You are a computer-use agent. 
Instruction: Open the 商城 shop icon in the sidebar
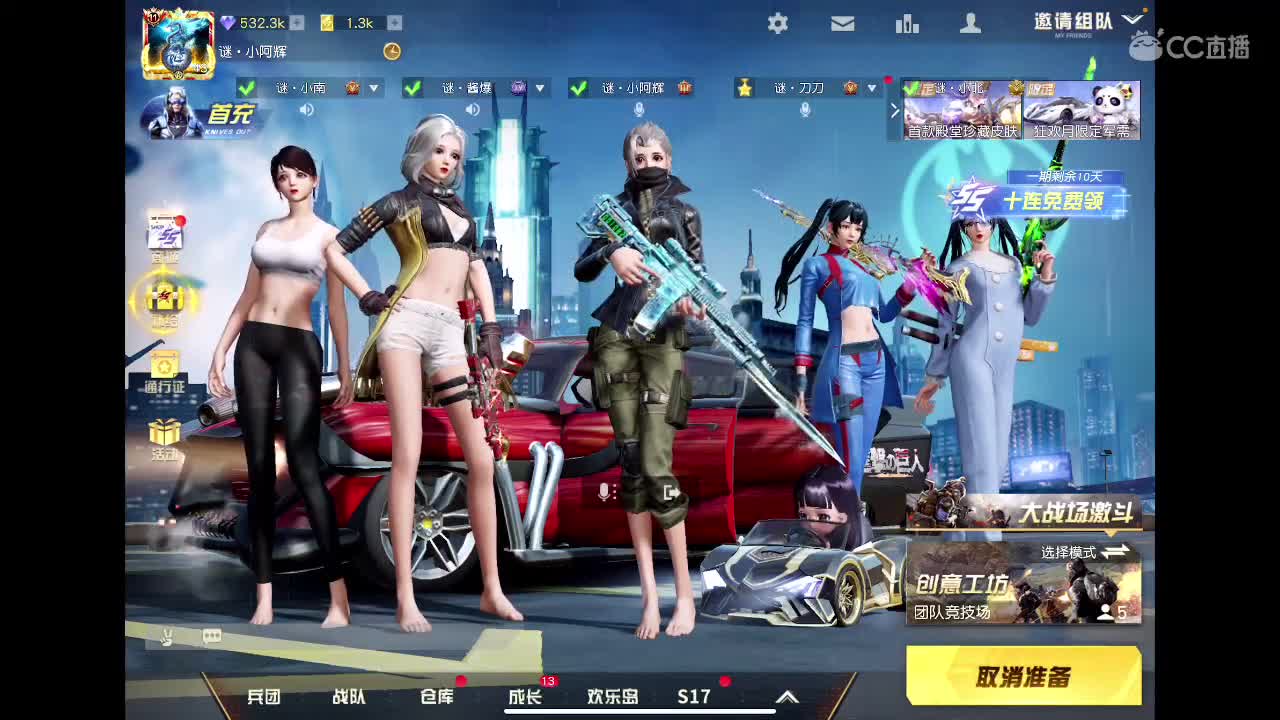click(x=166, y=232)
